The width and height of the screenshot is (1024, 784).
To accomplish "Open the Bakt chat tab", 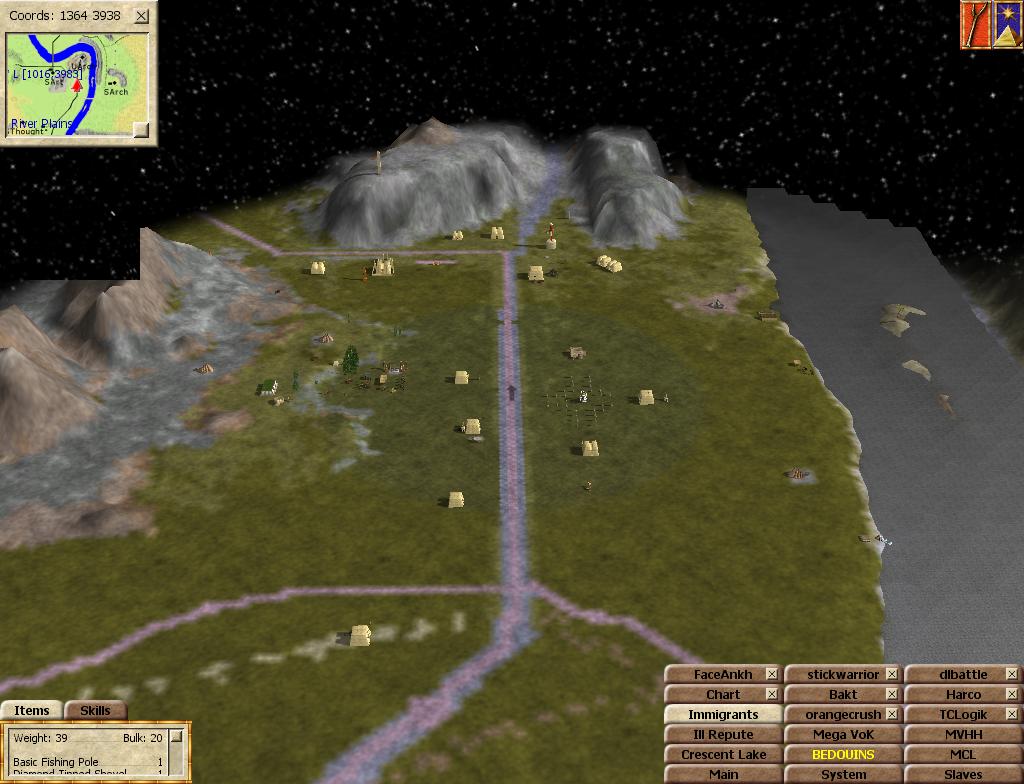I will coord(834,694).
